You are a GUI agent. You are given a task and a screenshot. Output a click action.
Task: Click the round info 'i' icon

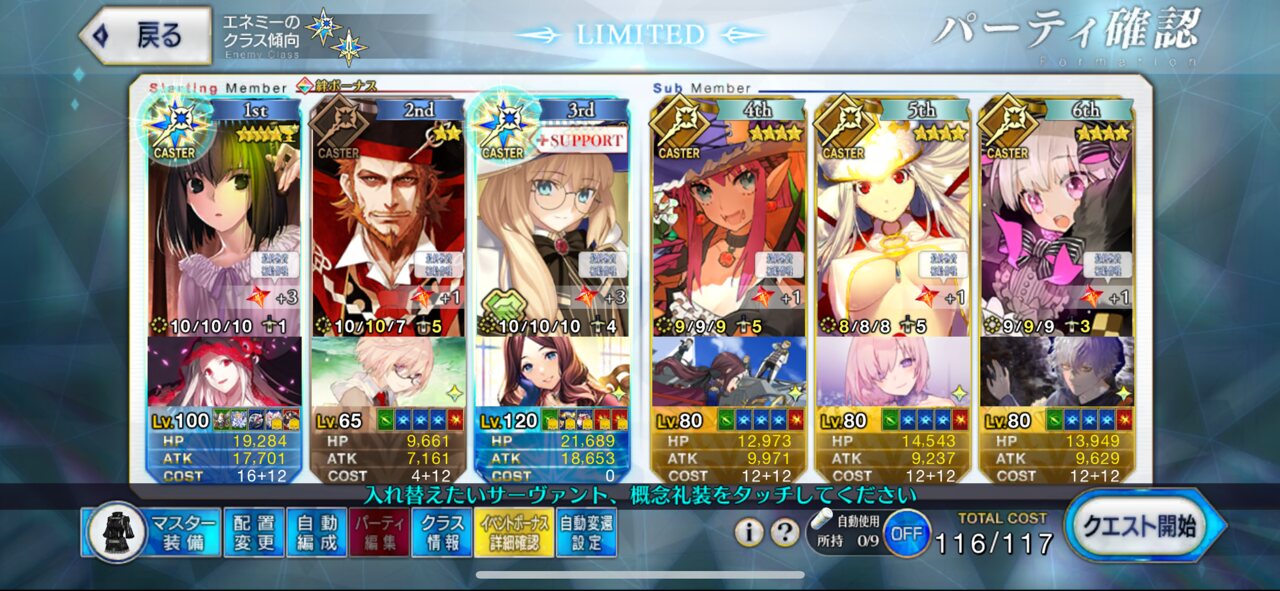click(749, 533)
